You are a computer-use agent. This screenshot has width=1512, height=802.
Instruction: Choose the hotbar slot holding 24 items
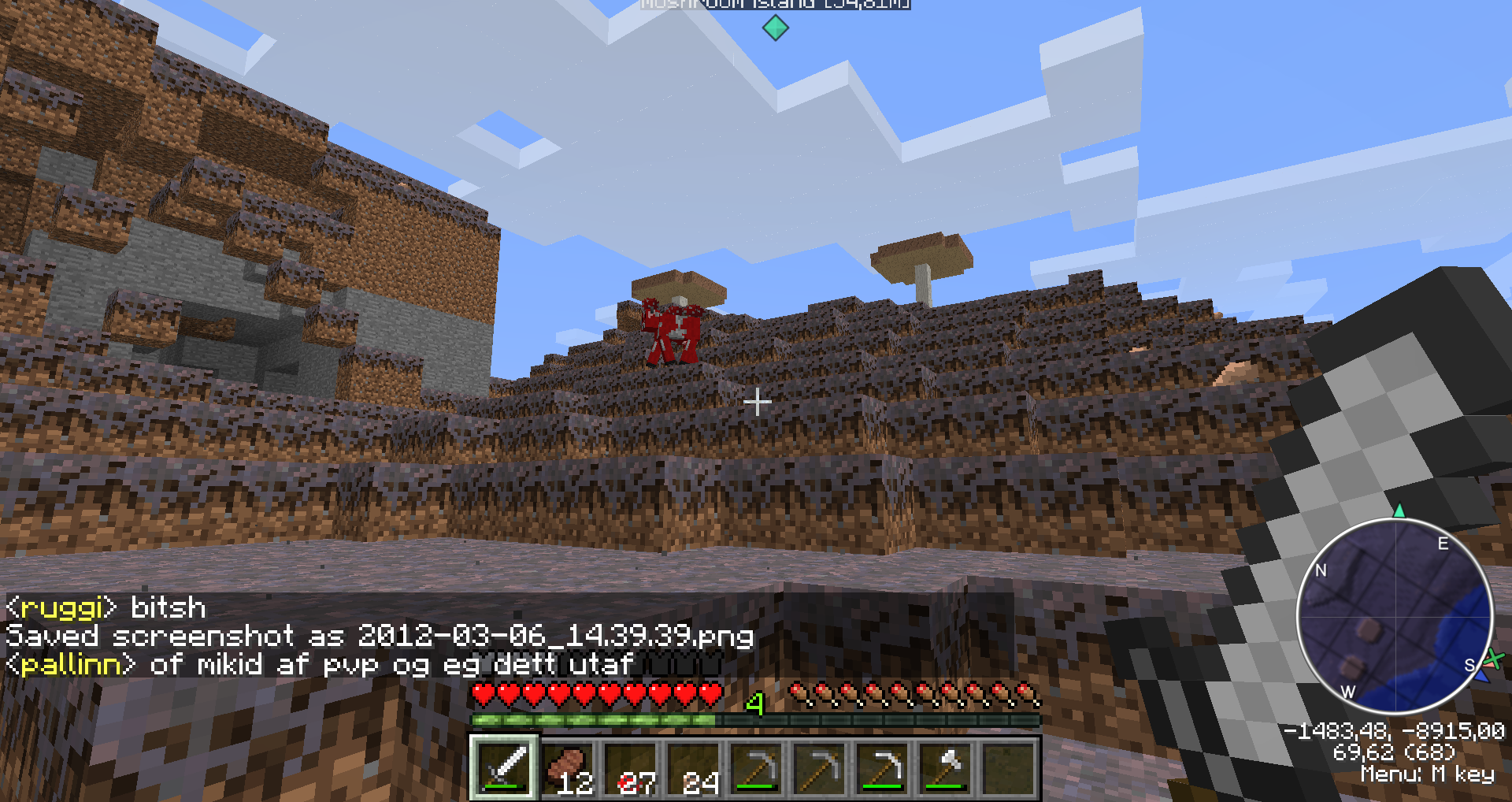pos(694,767)
